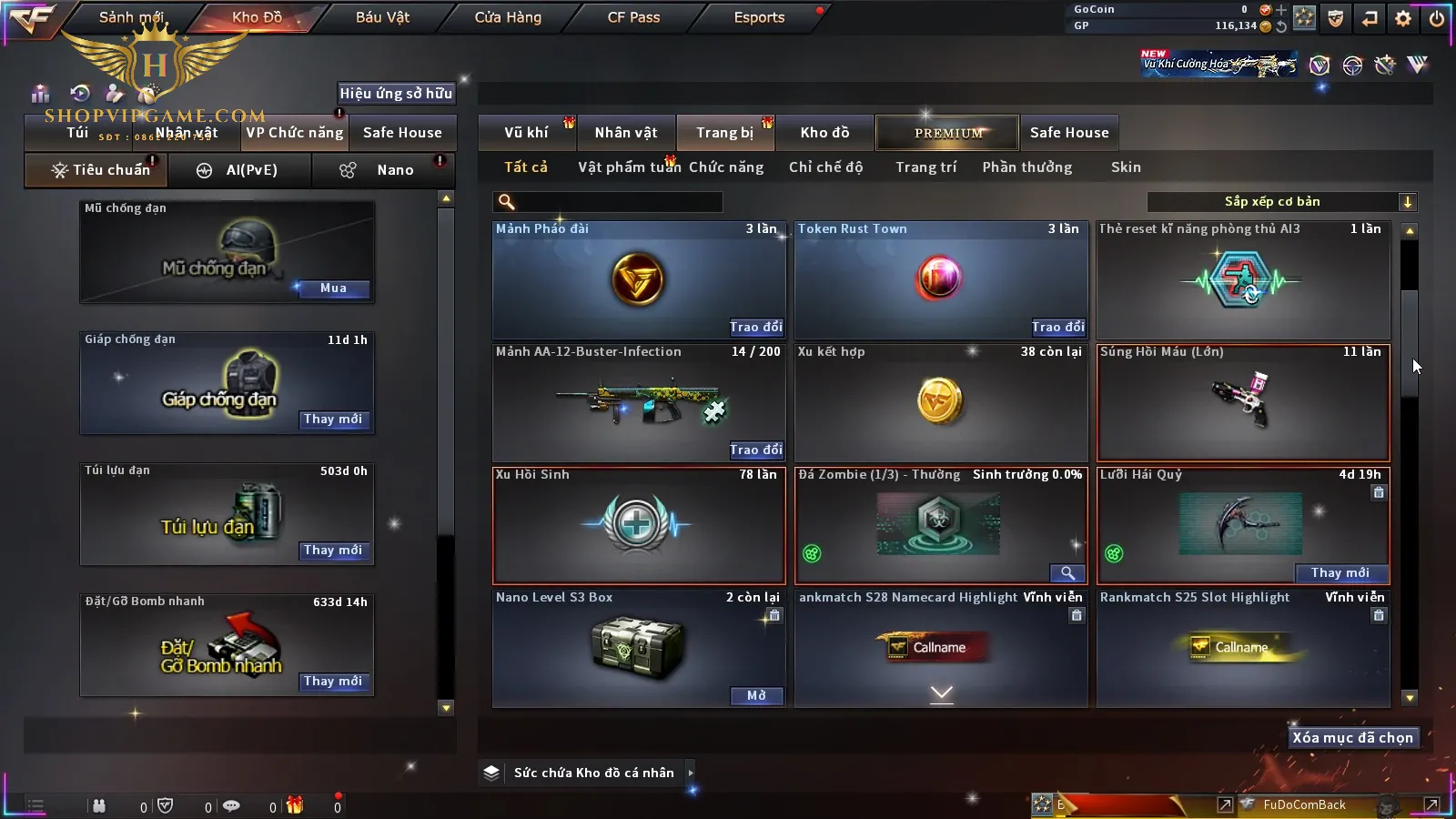Screen dimensions: 1456x819
Task: Open the PREMIUM tab
Action: tap(948, 133)
